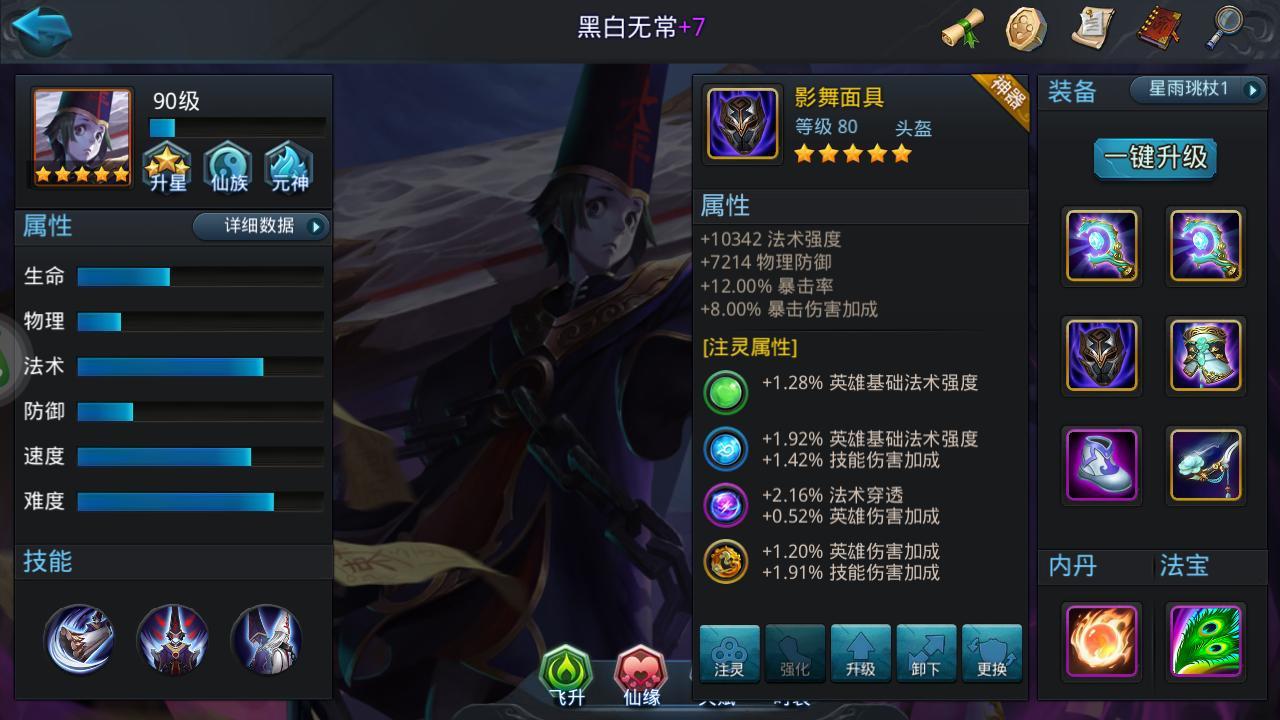Click the magnifying glass icon top right
Screen dimensions: 1280x720
[1228, 28]
